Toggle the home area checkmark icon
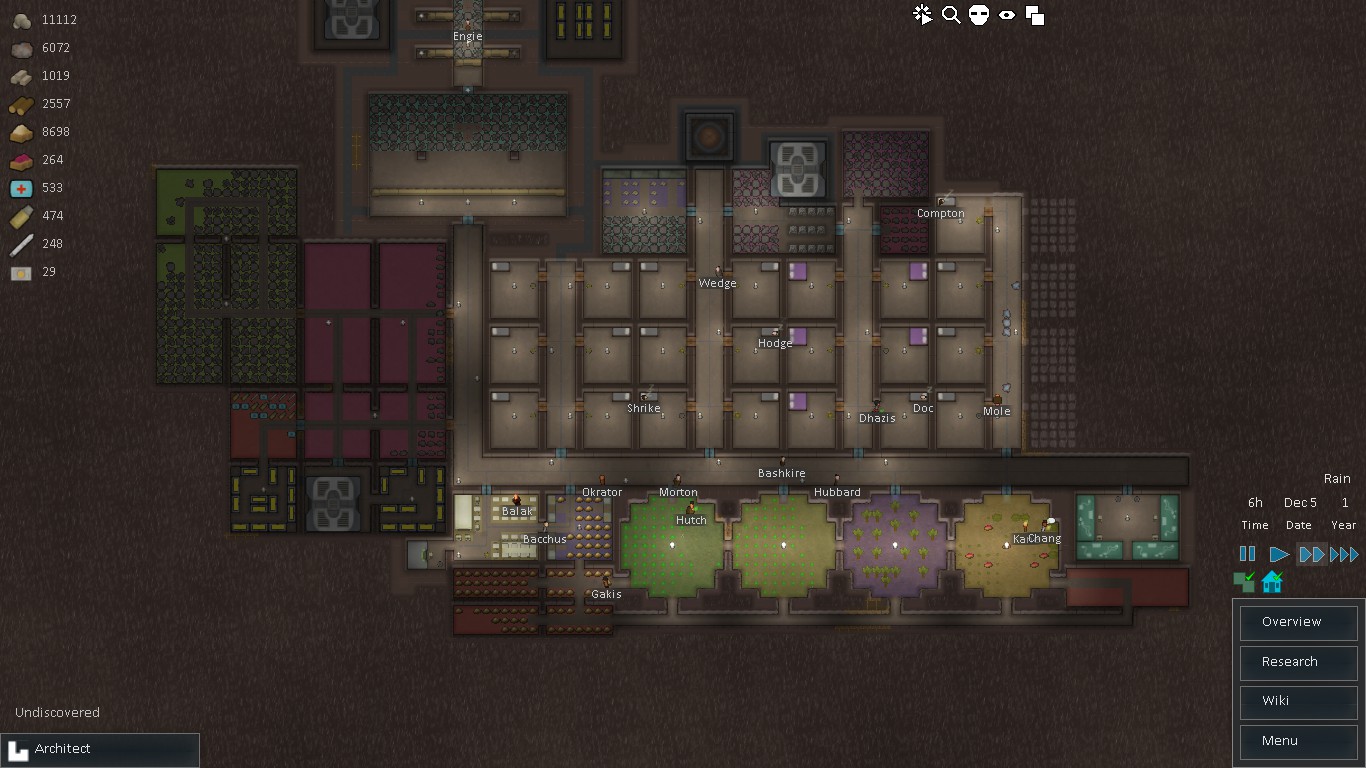Viewport: 1366px width, 768px height. pyautogui.click(x=1271, y=581)
